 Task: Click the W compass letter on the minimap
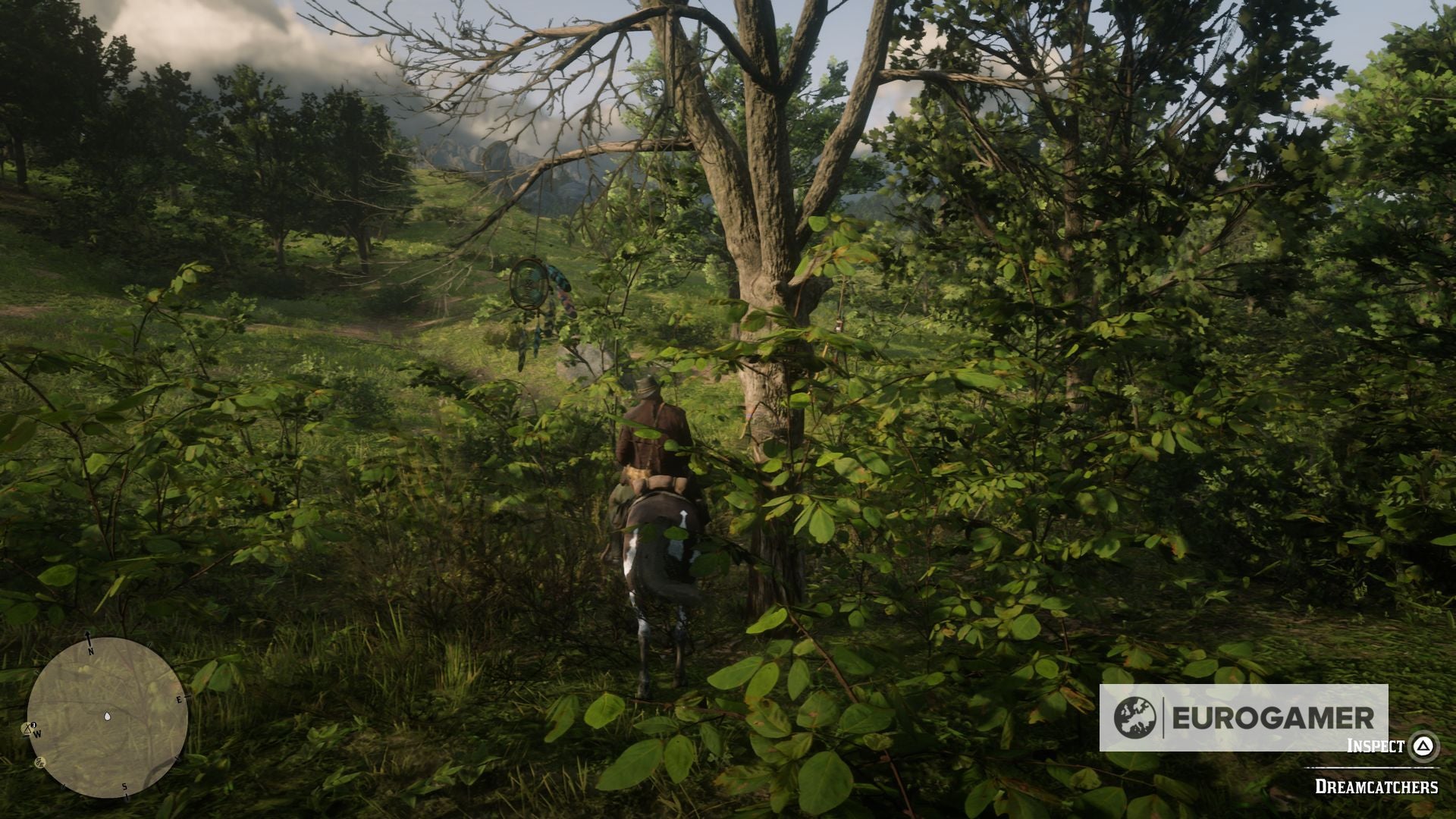[38, 734]
